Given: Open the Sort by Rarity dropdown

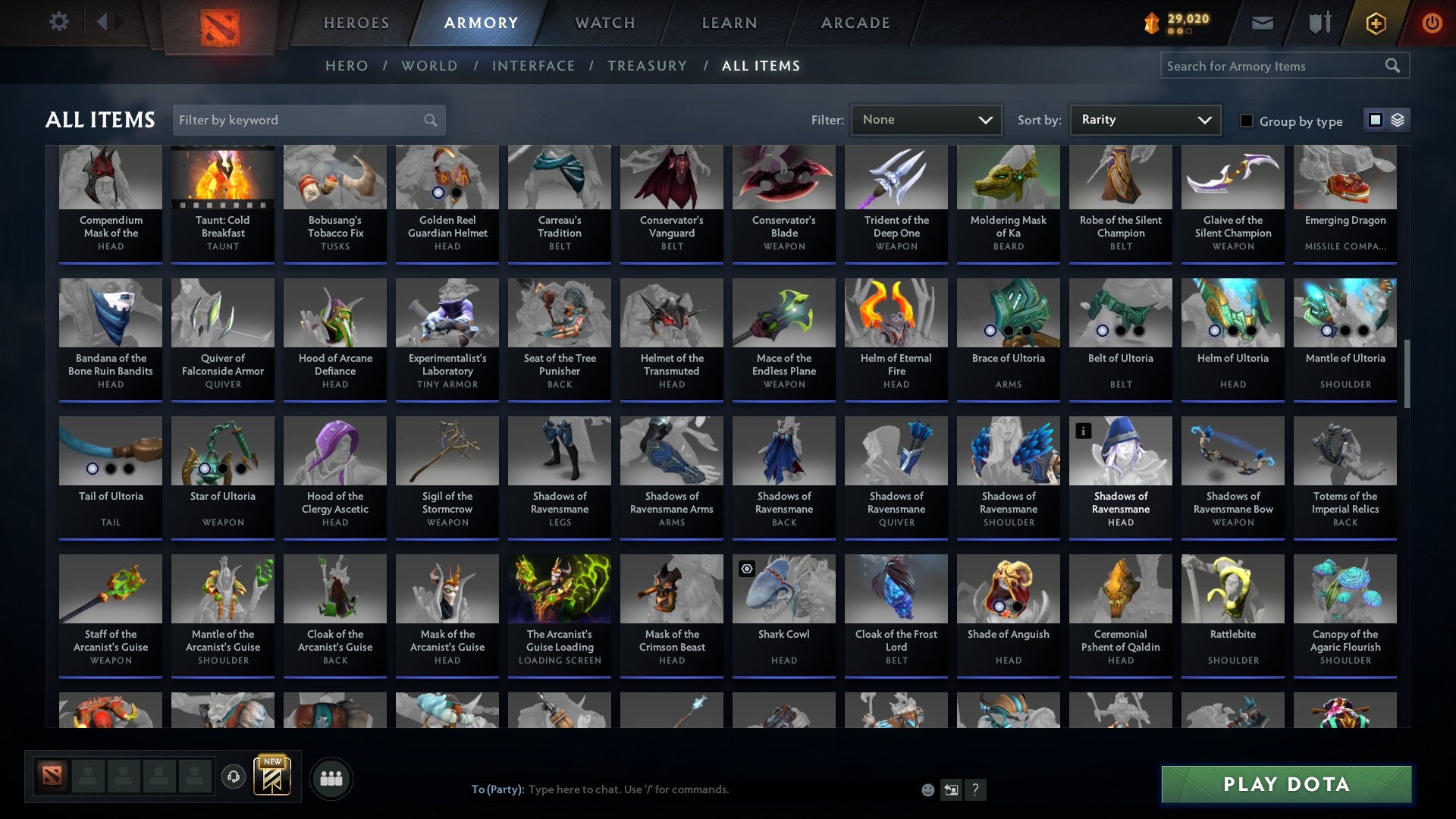Looking at the screenshot, I should pyautogui.click(x=1144, y=119).
